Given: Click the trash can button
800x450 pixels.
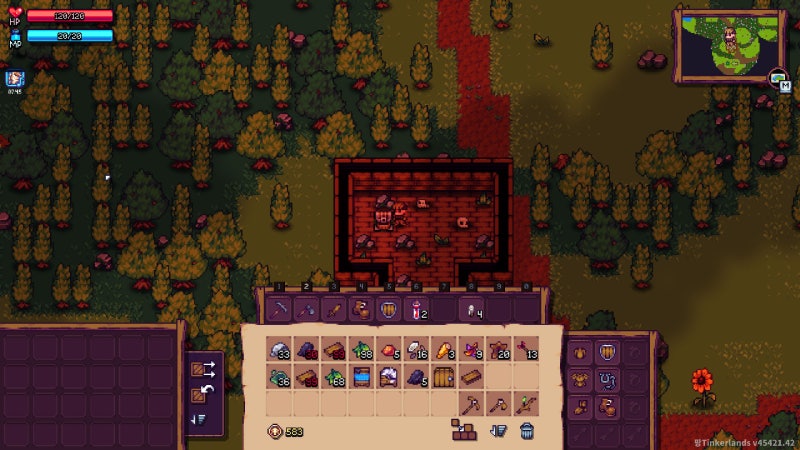Looking at the screenshot, I should [x=527, y=431].
